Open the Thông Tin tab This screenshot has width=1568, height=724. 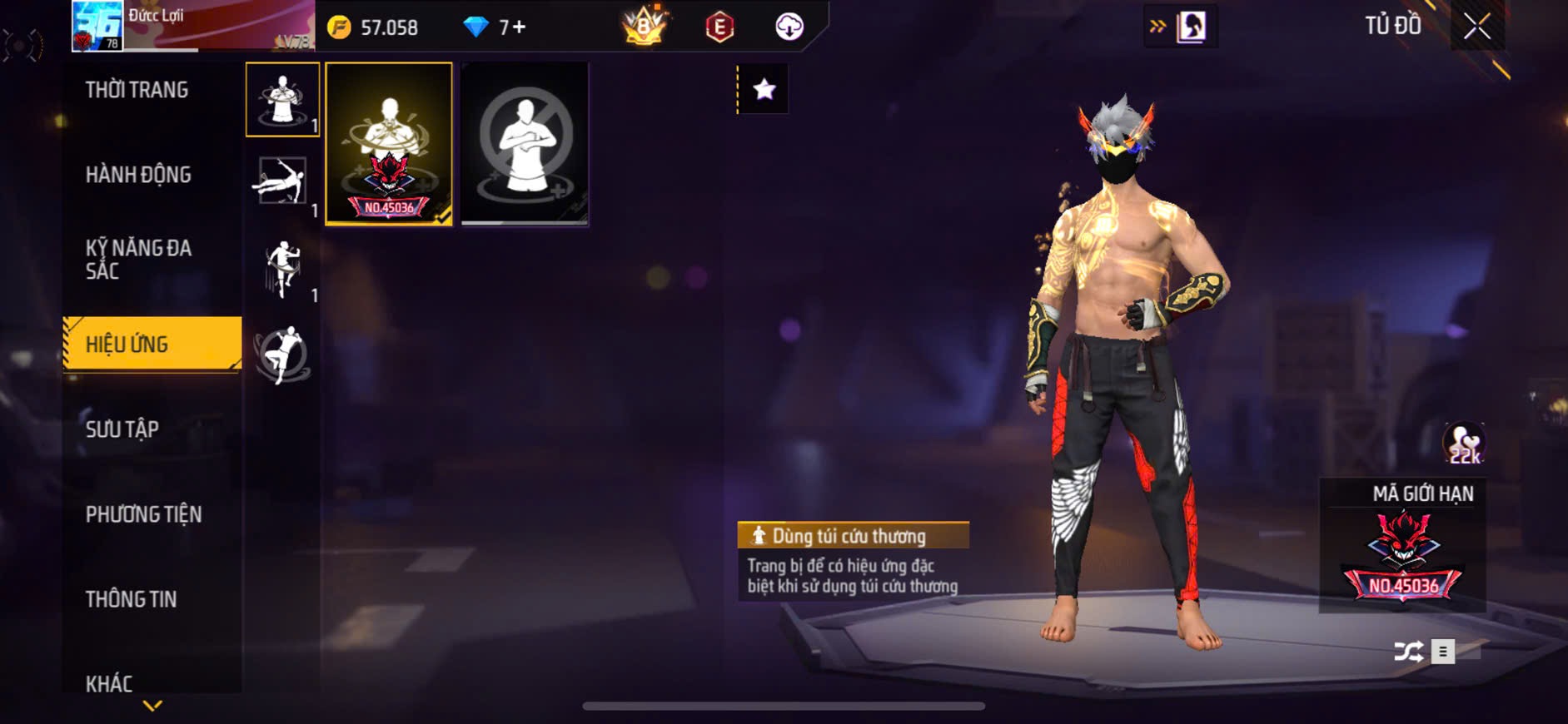pyautogui.click(x=131, y=599)
